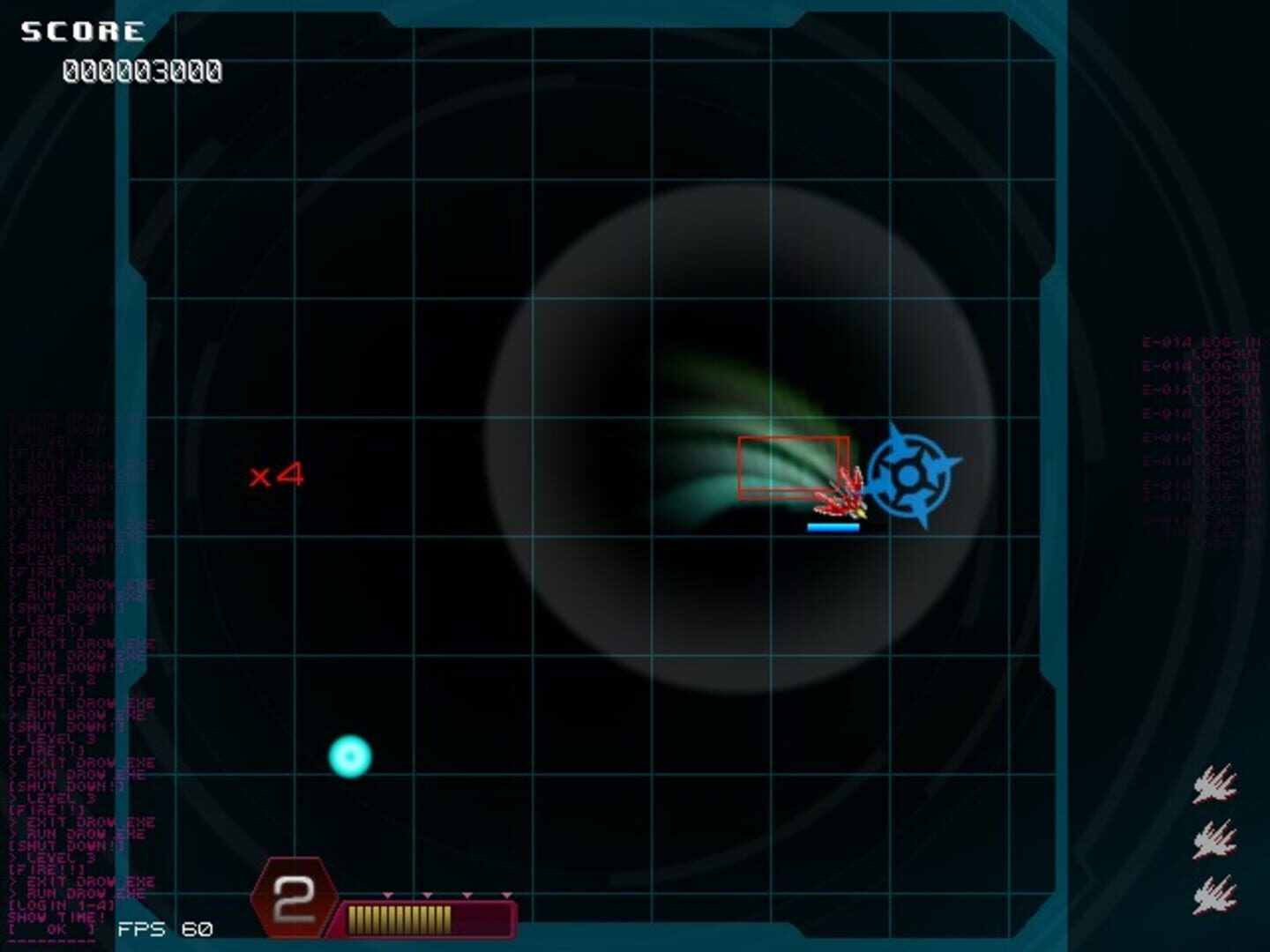Click the FIRE!! command text
Screen dimensions: 1270x952
46,870
